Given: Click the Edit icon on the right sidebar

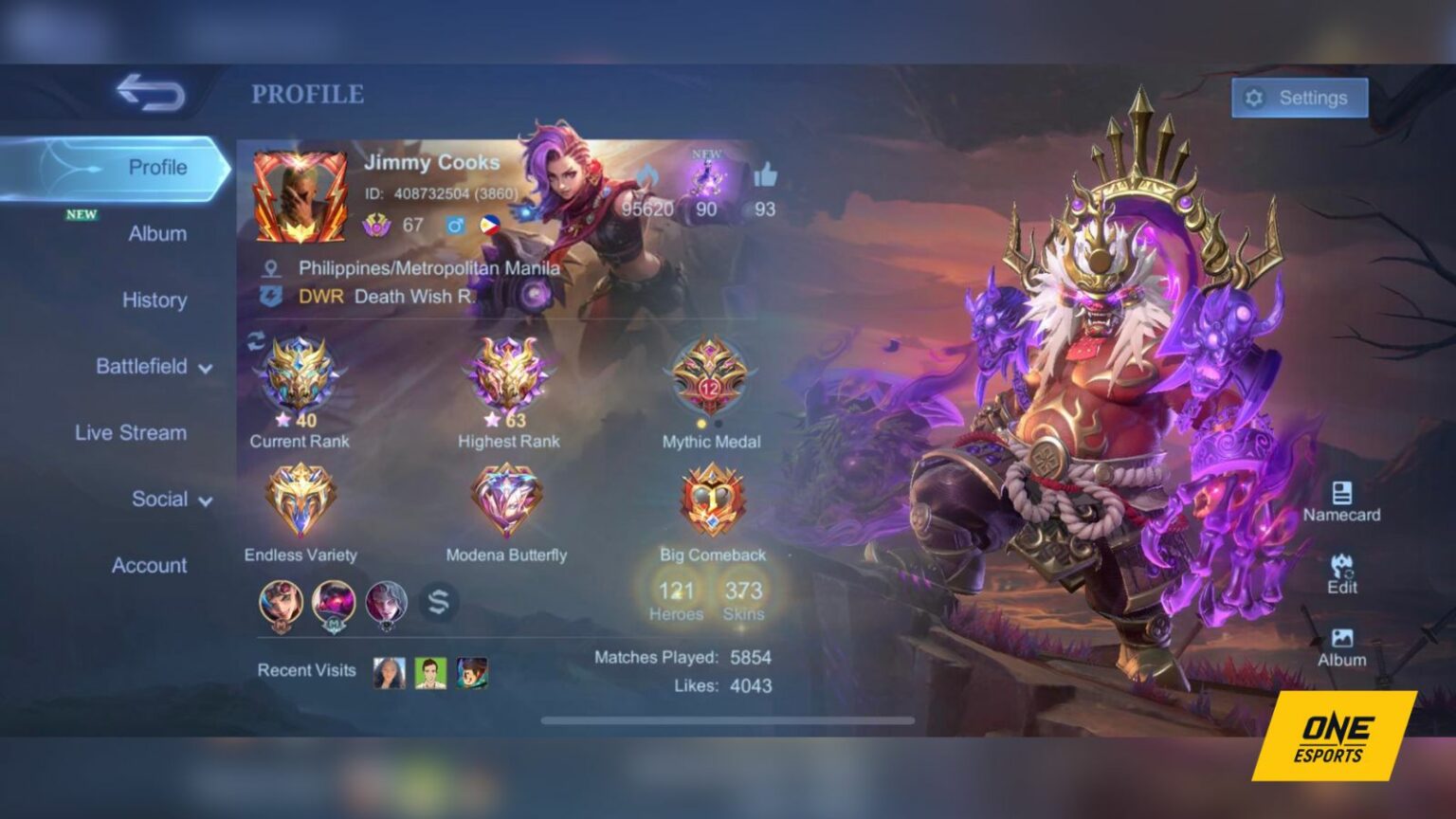Looking at the screenshot, I should click(x=1342, y=571).
